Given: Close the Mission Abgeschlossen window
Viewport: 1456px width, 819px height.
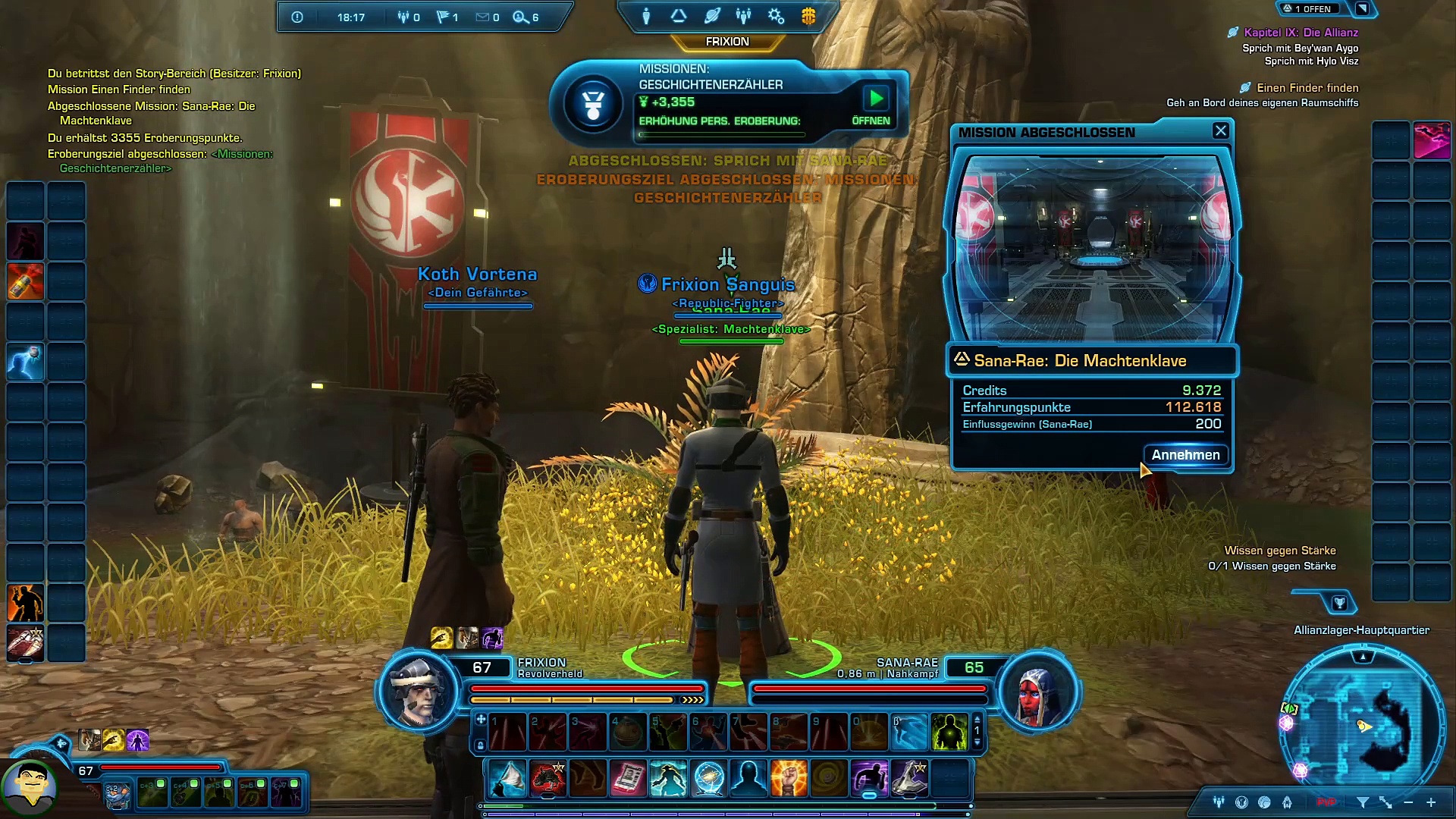Looking at the screenshot, I should (x=1220, y=131).
